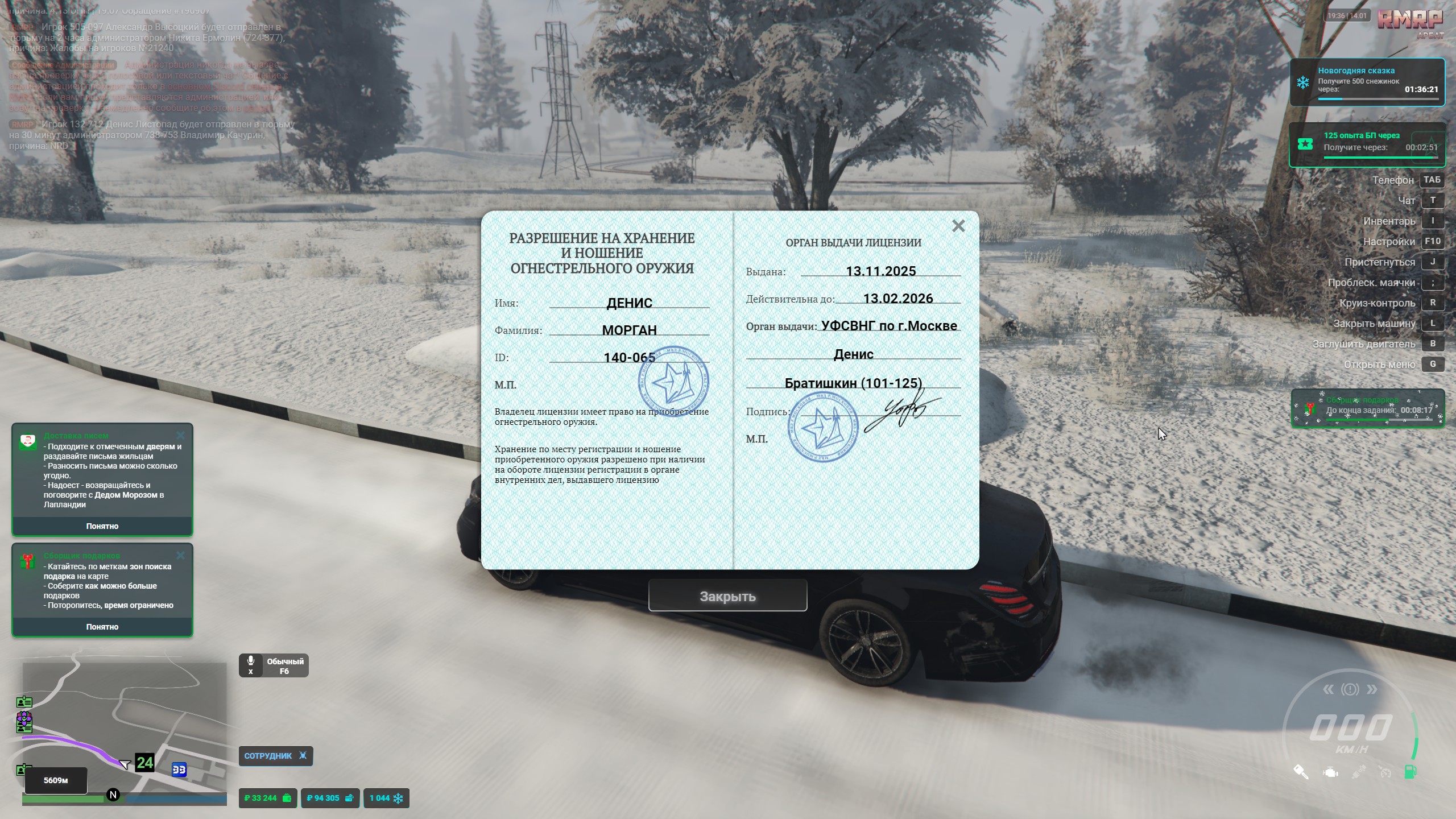
Task: Dismiss the Доставка писем notification via its X
Action: point(181,436)
